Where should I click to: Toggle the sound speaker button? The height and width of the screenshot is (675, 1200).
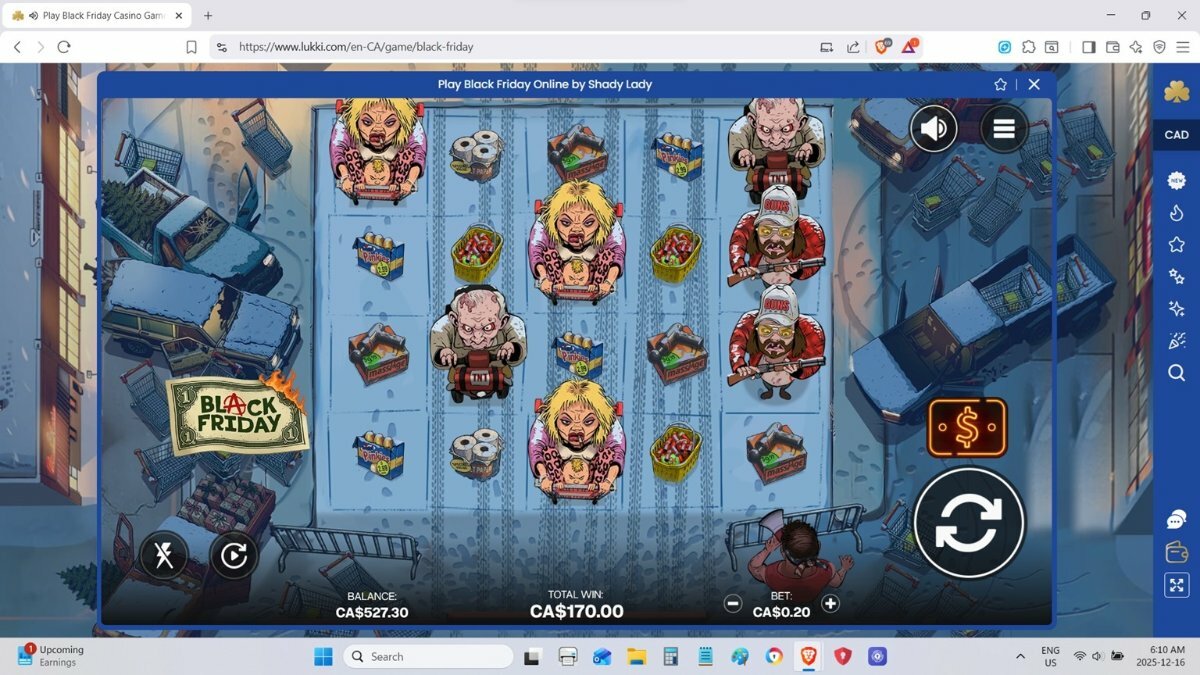933,128
